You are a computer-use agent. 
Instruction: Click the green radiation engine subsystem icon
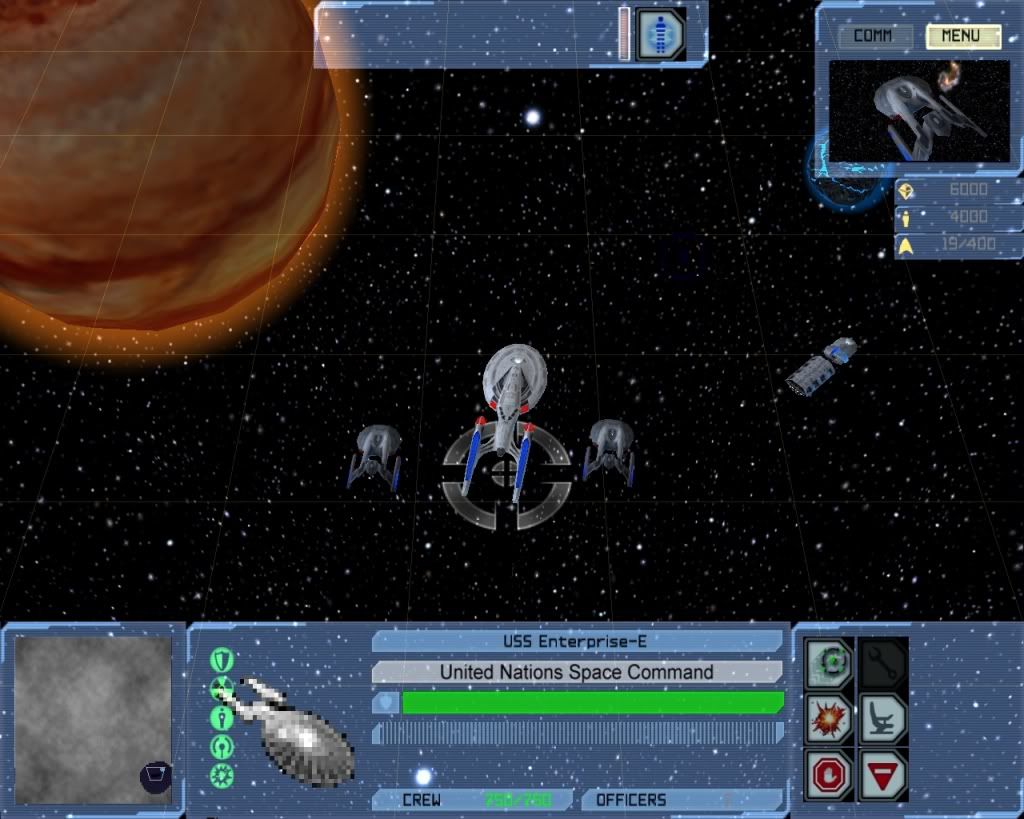pyautogui.click(x=222, y=688)
